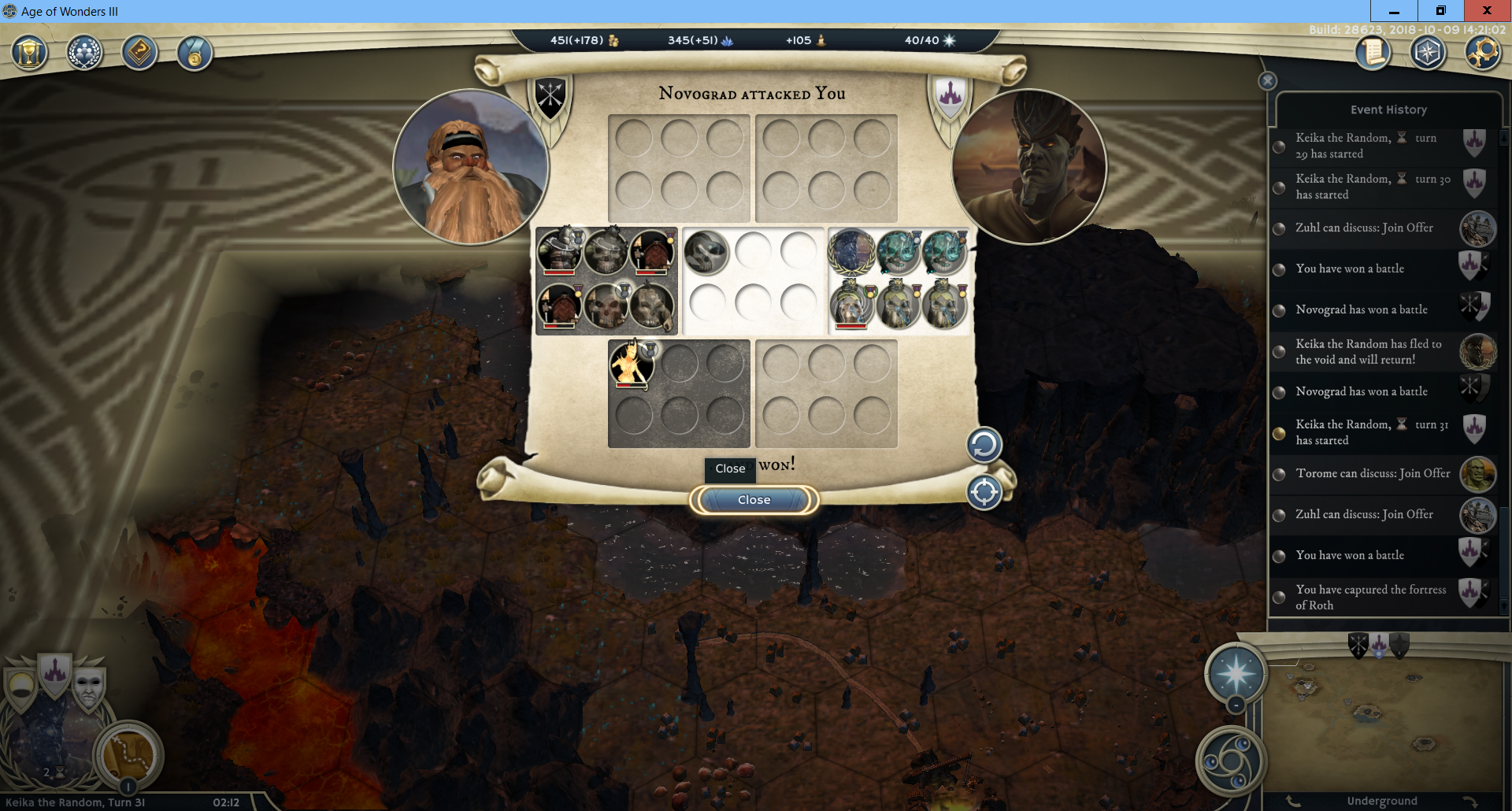Open the gear settings icon
Screen dimensions: 1512x811
pyautogui.click(x=1483, y=54)
